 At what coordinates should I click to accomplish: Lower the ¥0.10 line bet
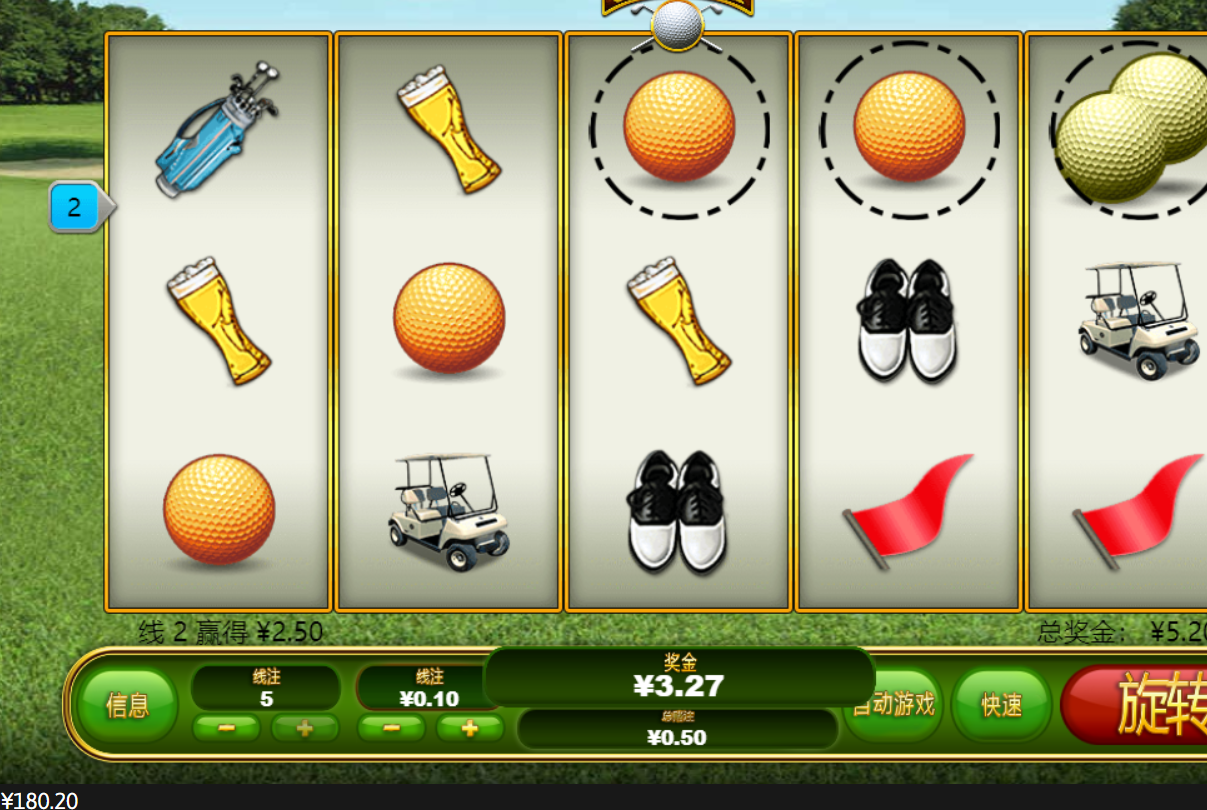pos(391,728)
